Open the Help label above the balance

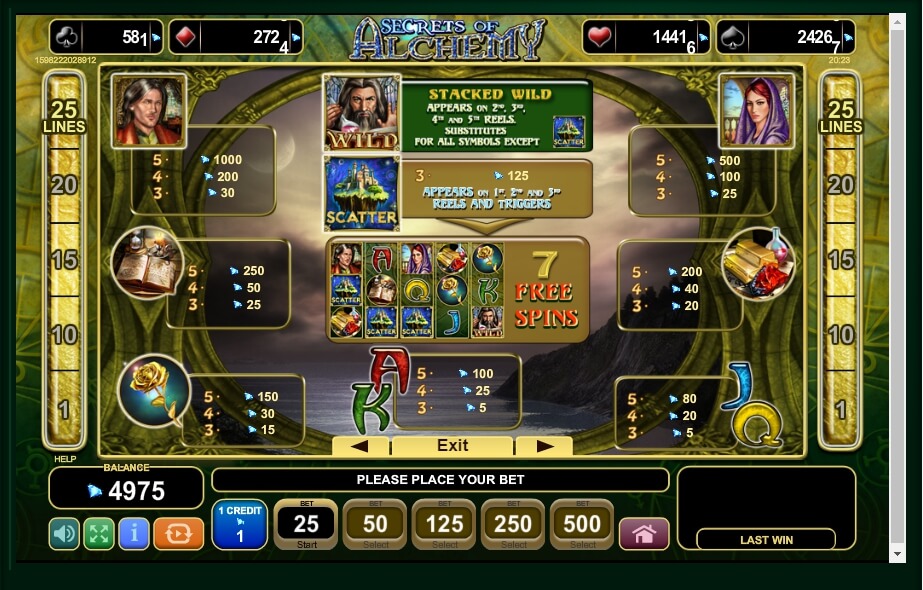64,460
